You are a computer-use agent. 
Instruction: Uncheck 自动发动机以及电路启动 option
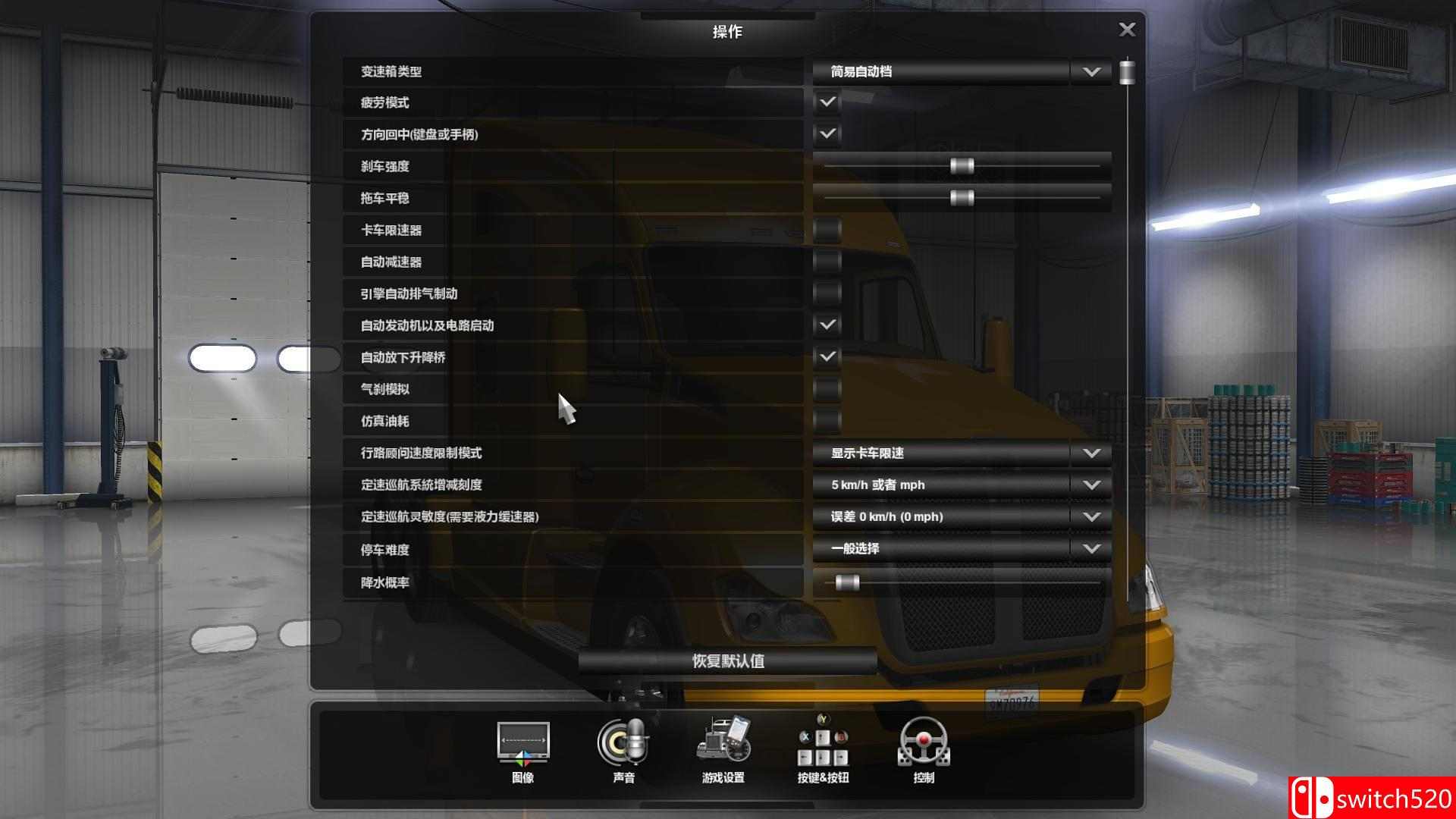click(x=827, y=325)
